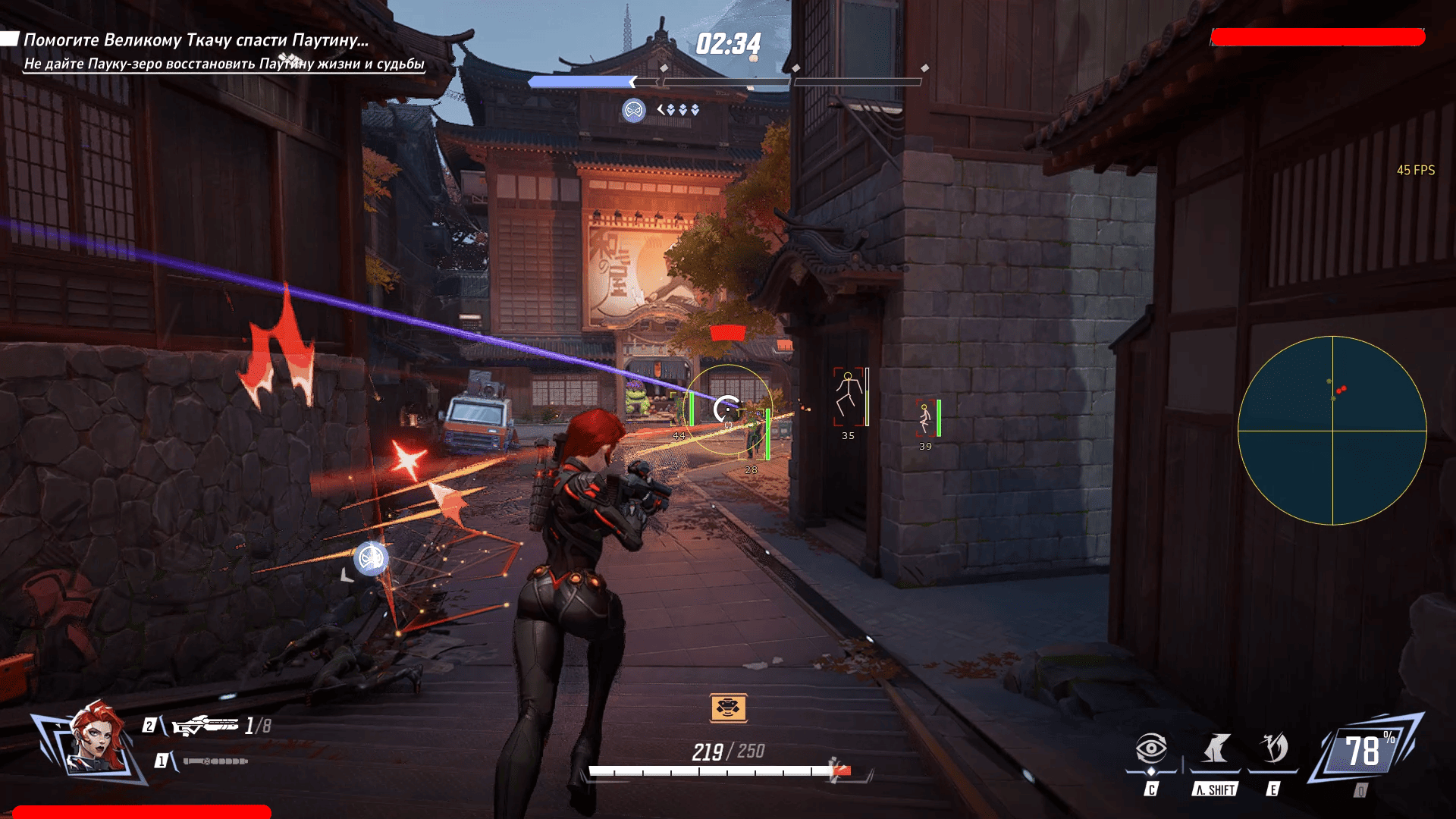Click the Black Widow hero portrait

[96, 739]
